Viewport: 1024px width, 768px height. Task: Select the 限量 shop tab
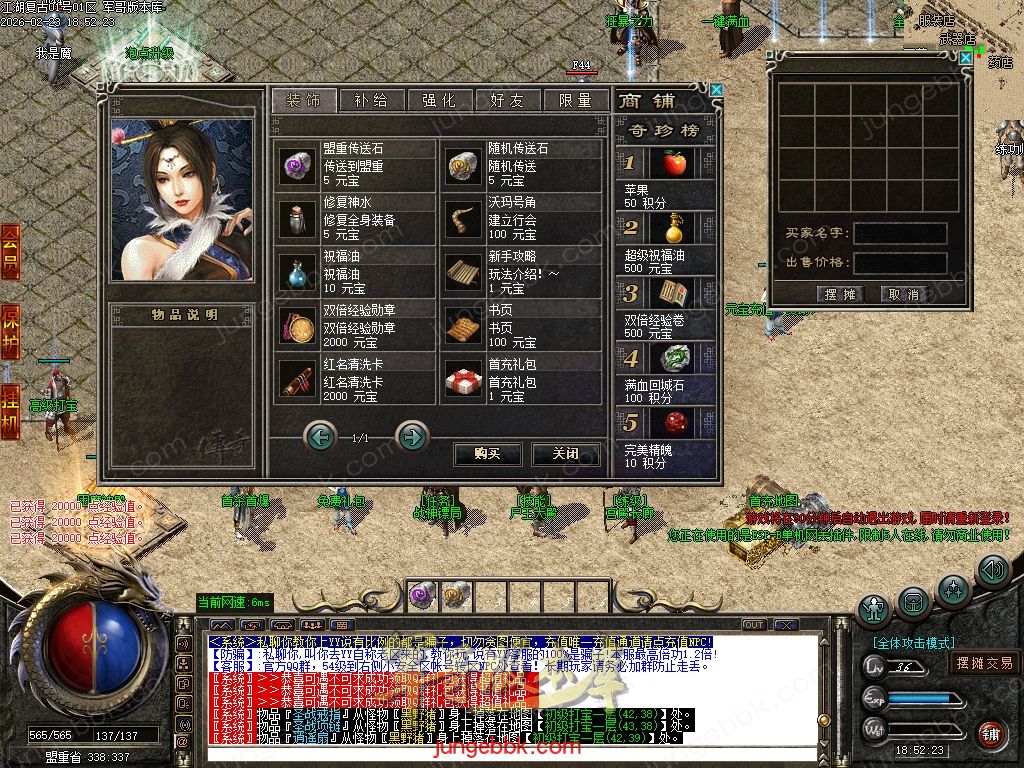click(x=575, y=101)
